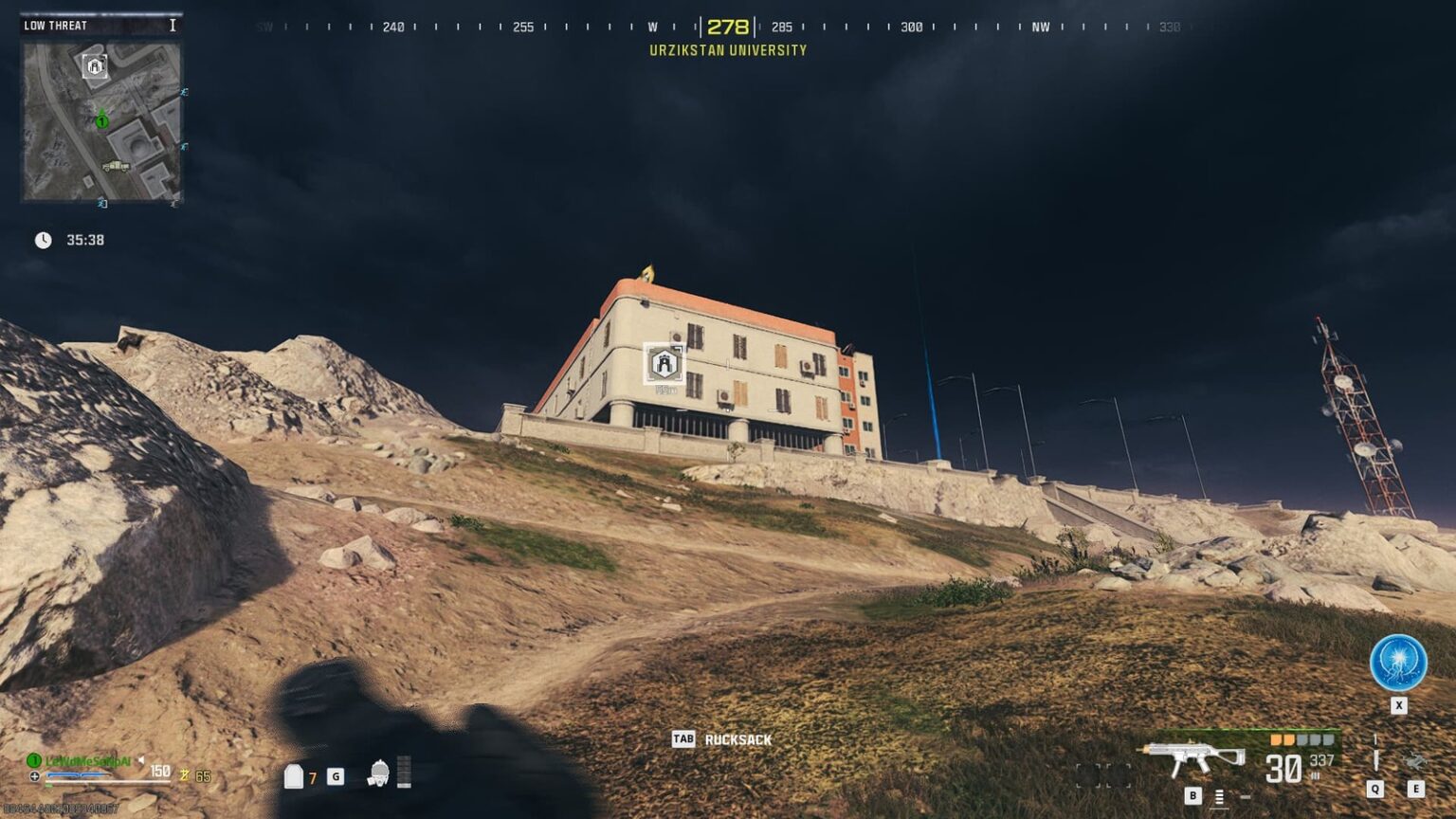Select the frag grenade lethal icon near E

pyautogui.click(x=1418, y=762)
